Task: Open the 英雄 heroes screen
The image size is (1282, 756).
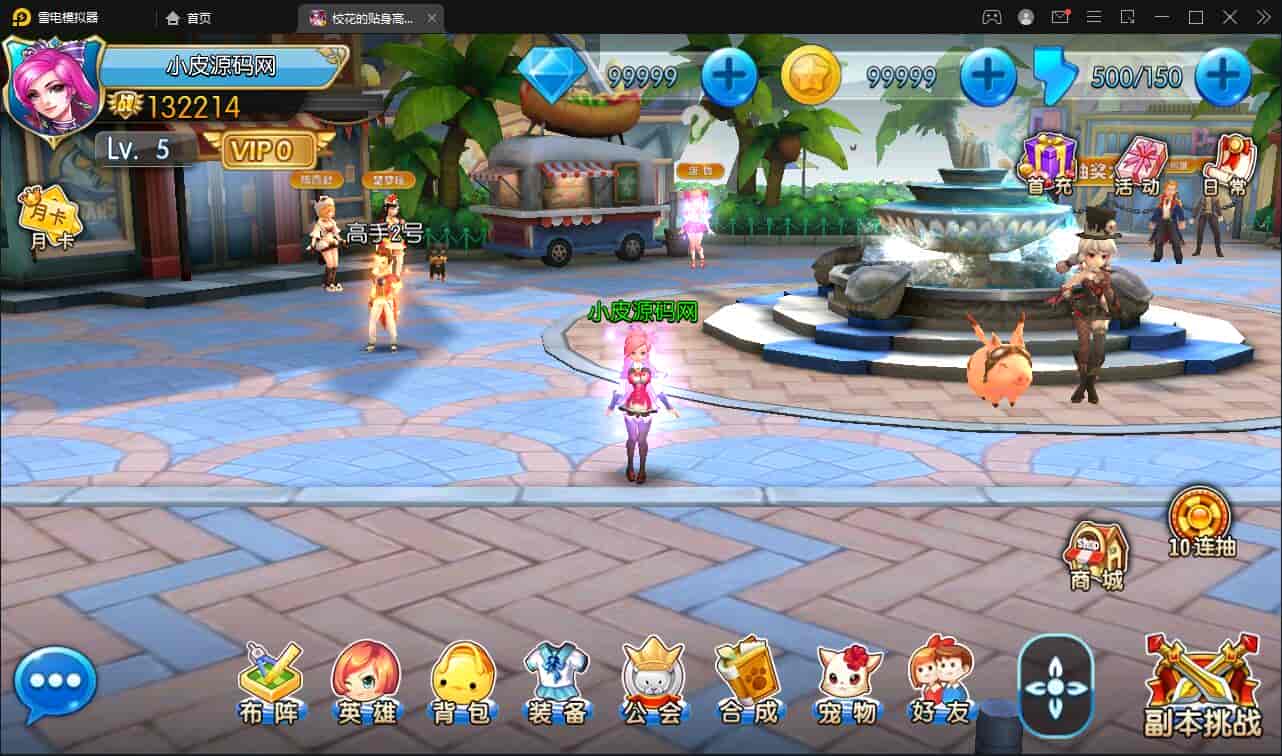Action: point(365,682)
